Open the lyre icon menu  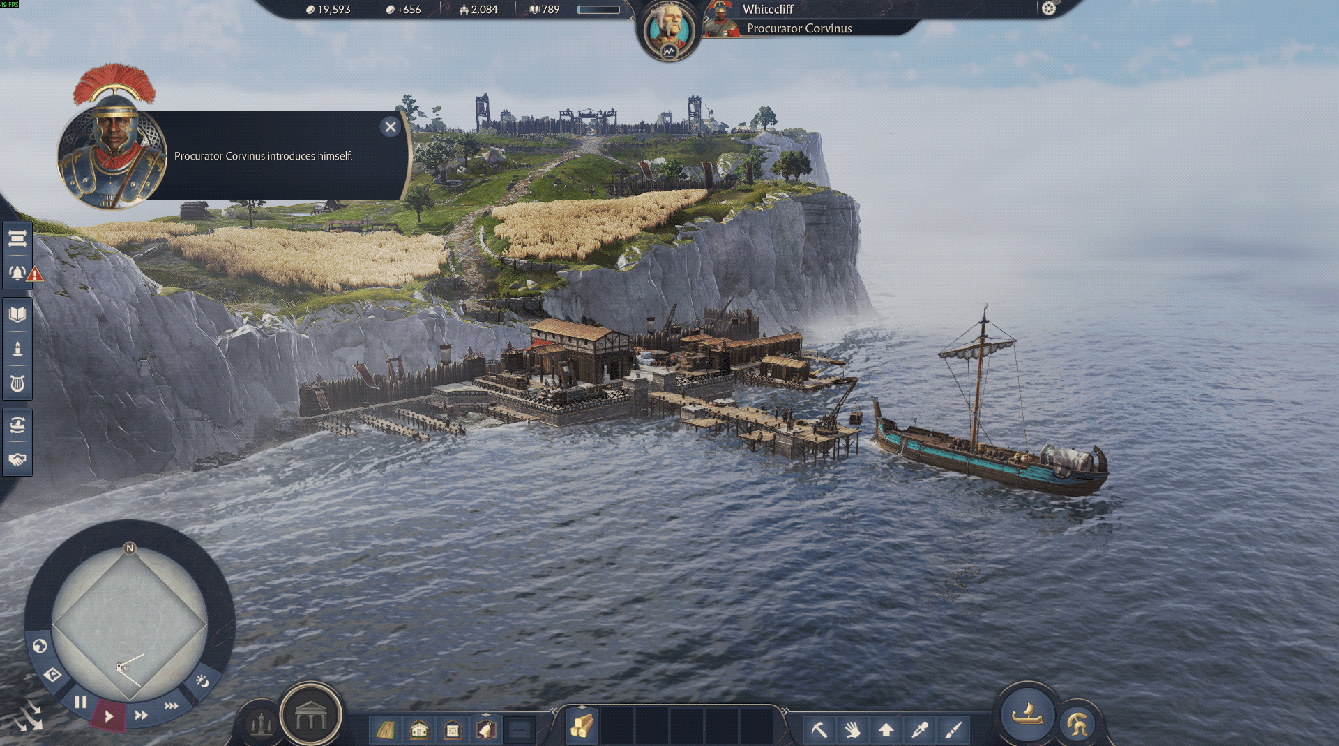(18, 383)
